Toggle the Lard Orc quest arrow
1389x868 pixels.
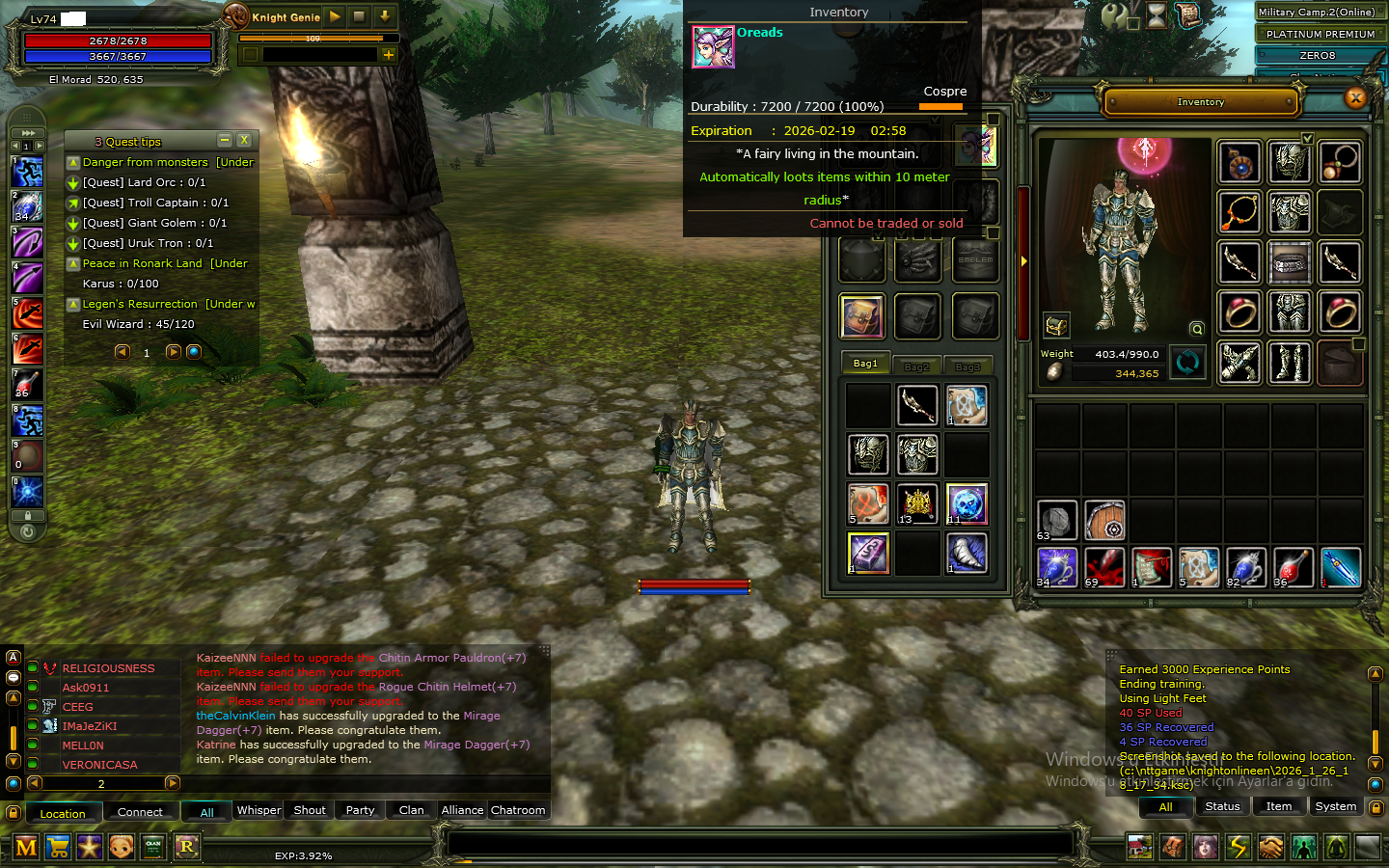pyautogui.click(x=72, y=182)
